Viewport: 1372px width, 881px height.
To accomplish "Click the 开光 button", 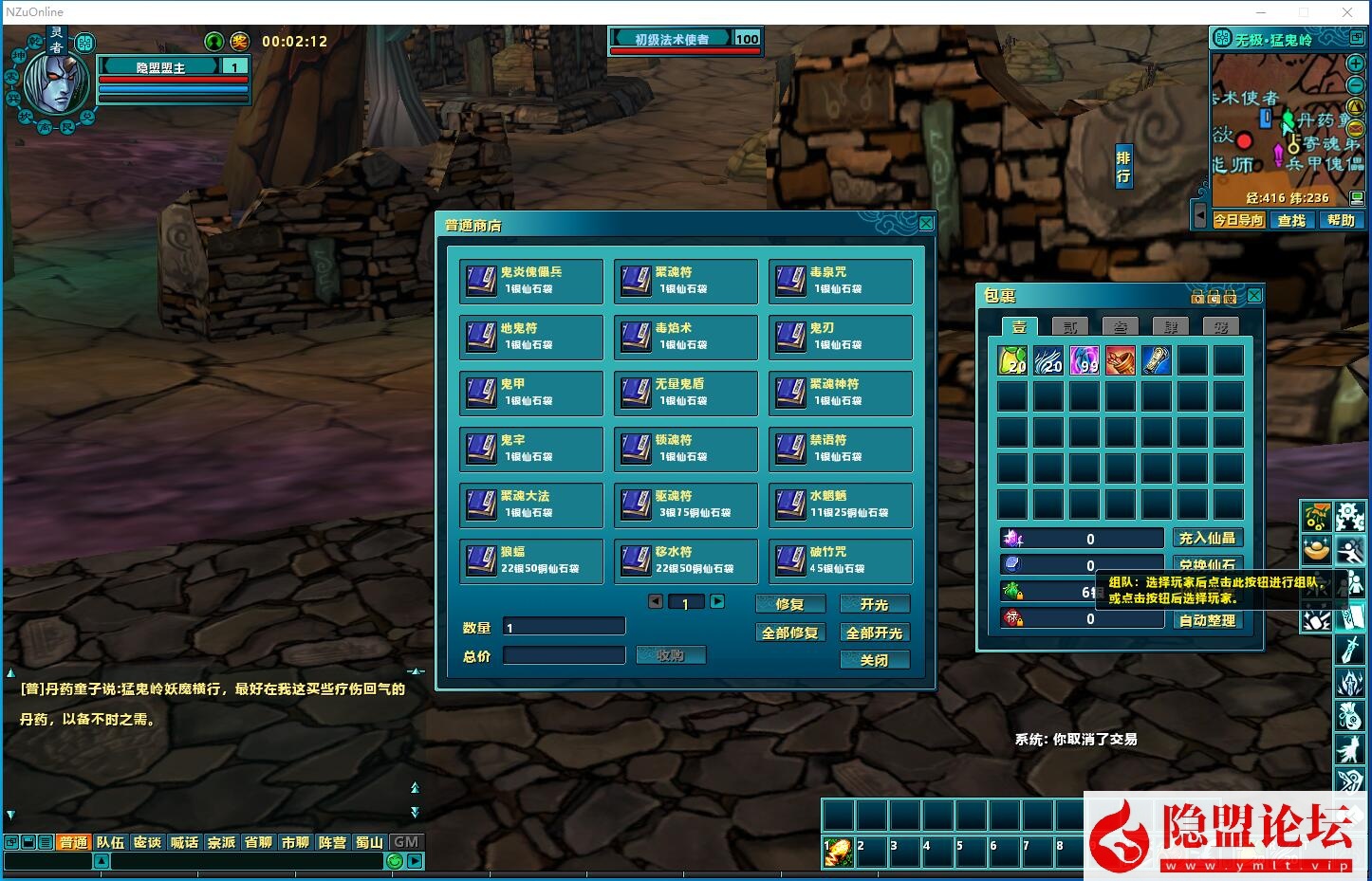I will click(x=874, y=604).
